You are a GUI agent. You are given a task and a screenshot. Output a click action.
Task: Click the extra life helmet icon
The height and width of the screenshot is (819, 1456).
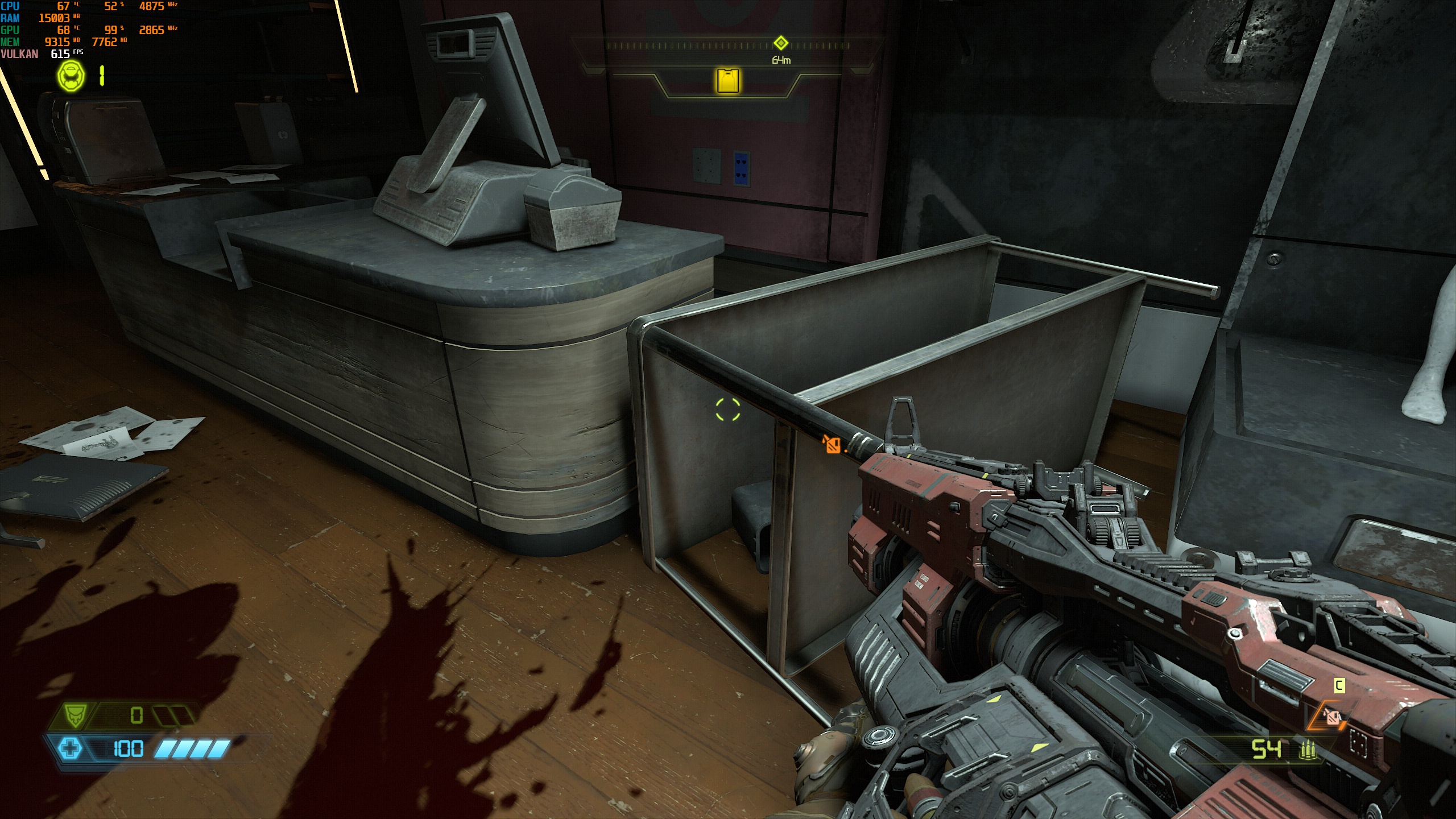pyautogui.click(x=71, y=76)
